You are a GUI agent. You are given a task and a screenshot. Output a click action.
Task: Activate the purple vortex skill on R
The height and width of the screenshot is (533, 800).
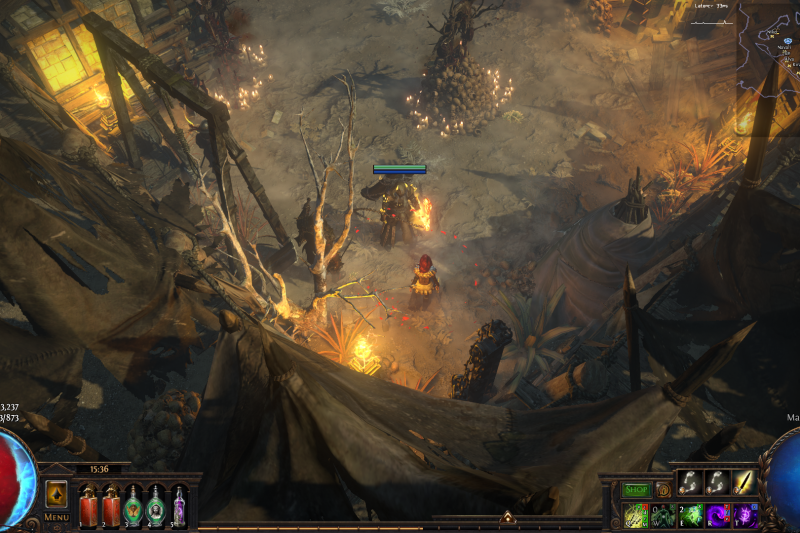point(717,515)
